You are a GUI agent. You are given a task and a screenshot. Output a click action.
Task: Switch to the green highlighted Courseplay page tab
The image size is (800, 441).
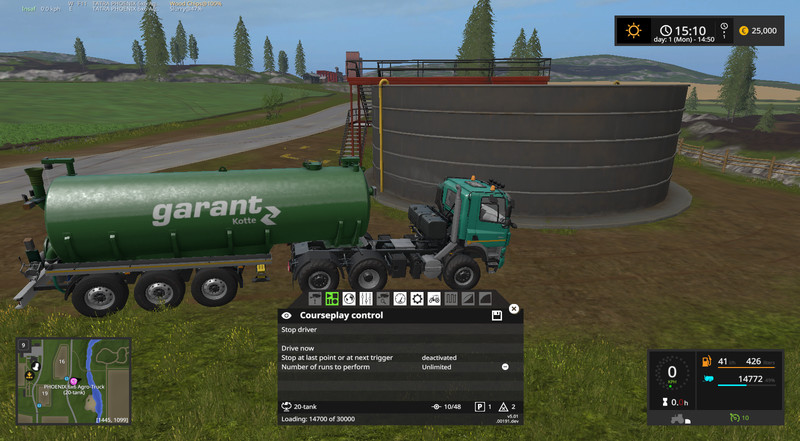[x=332, y=298]
